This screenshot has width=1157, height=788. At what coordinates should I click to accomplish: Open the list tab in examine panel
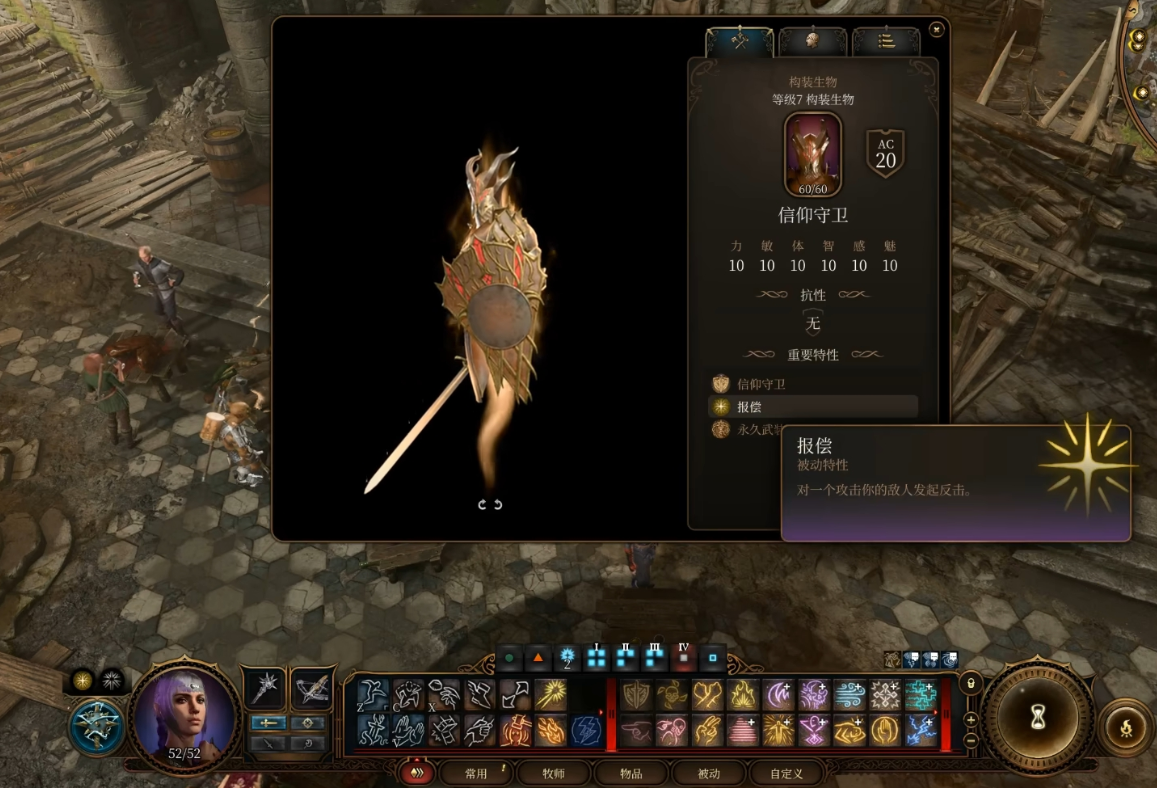886,41
